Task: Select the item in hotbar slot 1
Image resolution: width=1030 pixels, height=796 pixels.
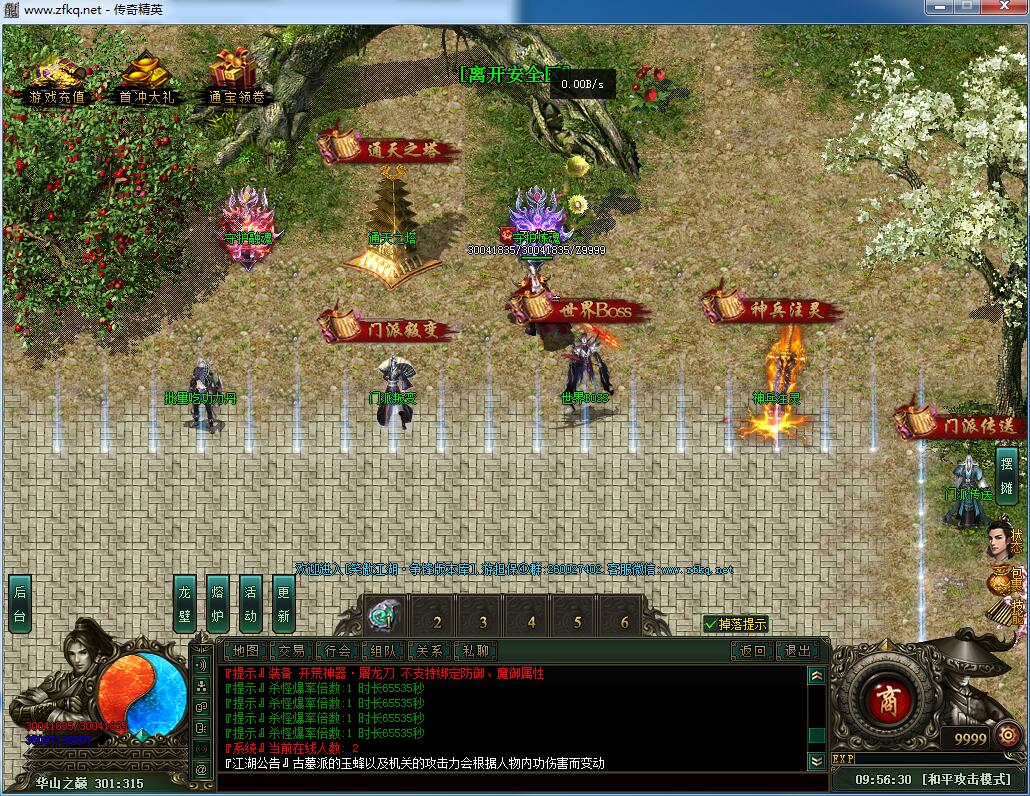Action: coord(383,615)
